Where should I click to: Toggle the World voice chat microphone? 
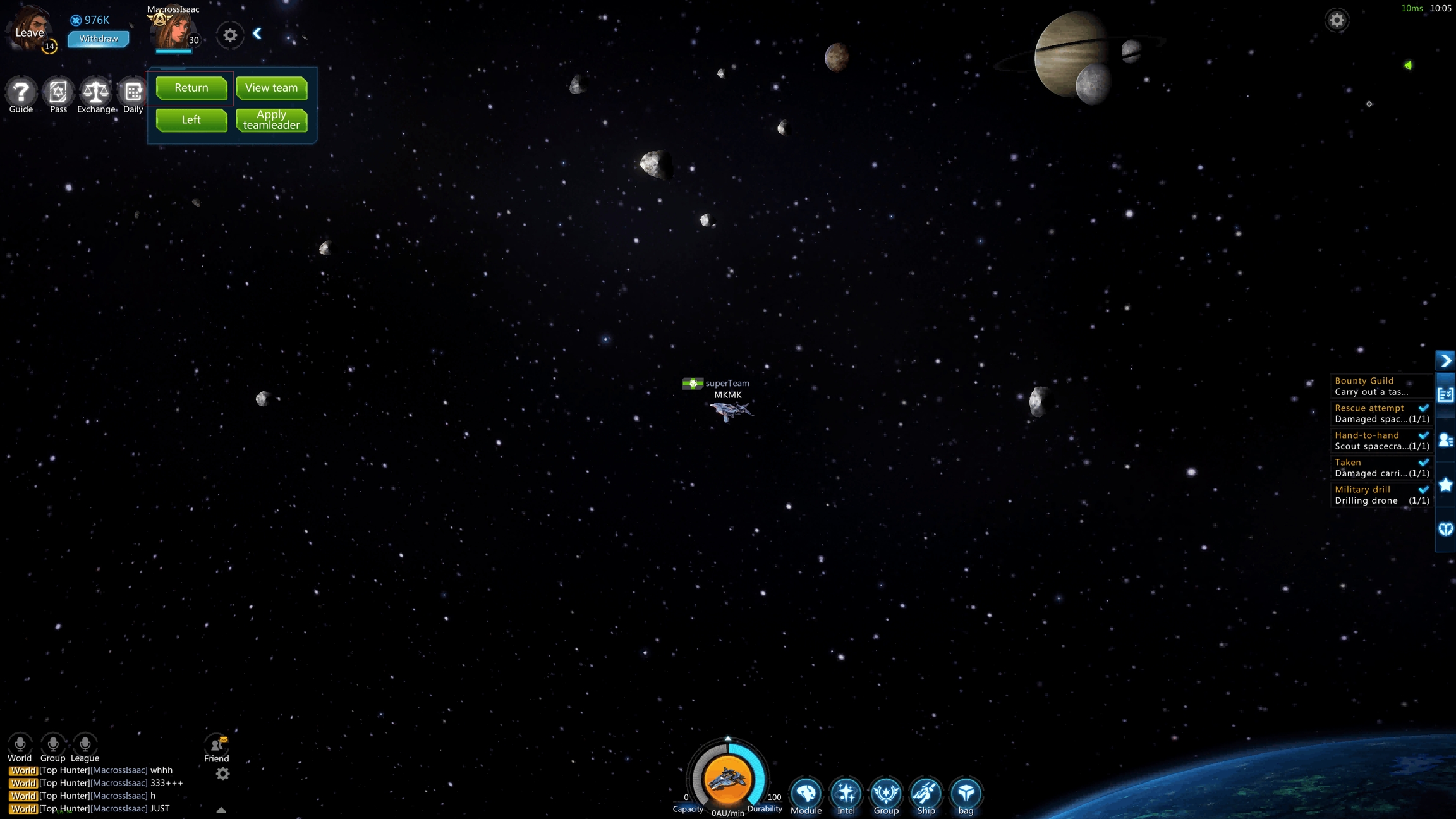coord(20,744)
